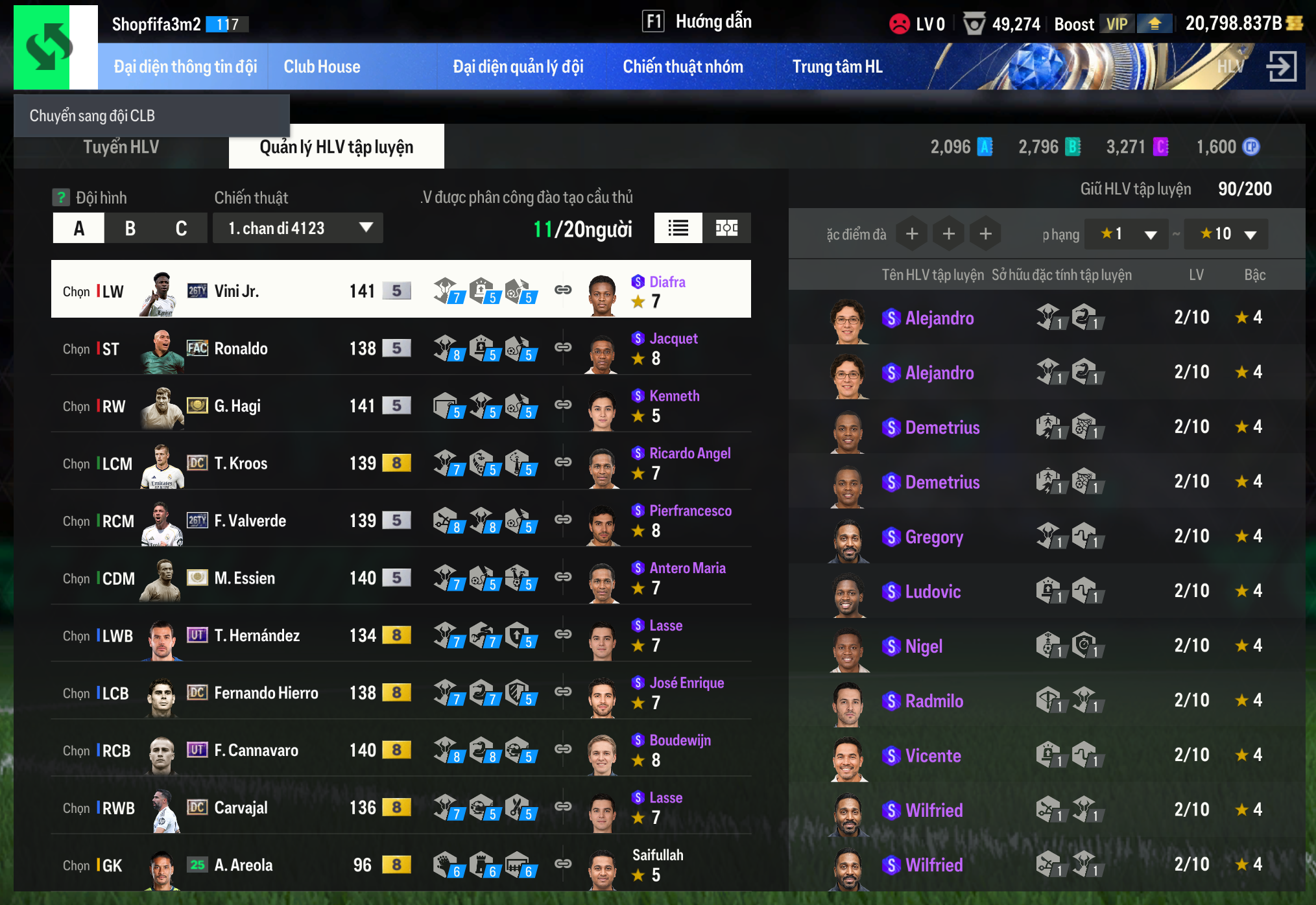Viewport: 1316px width, 905px height.
Task: Open the F1 Hướng dẫn guide
Action: click(x=697, y=22)
